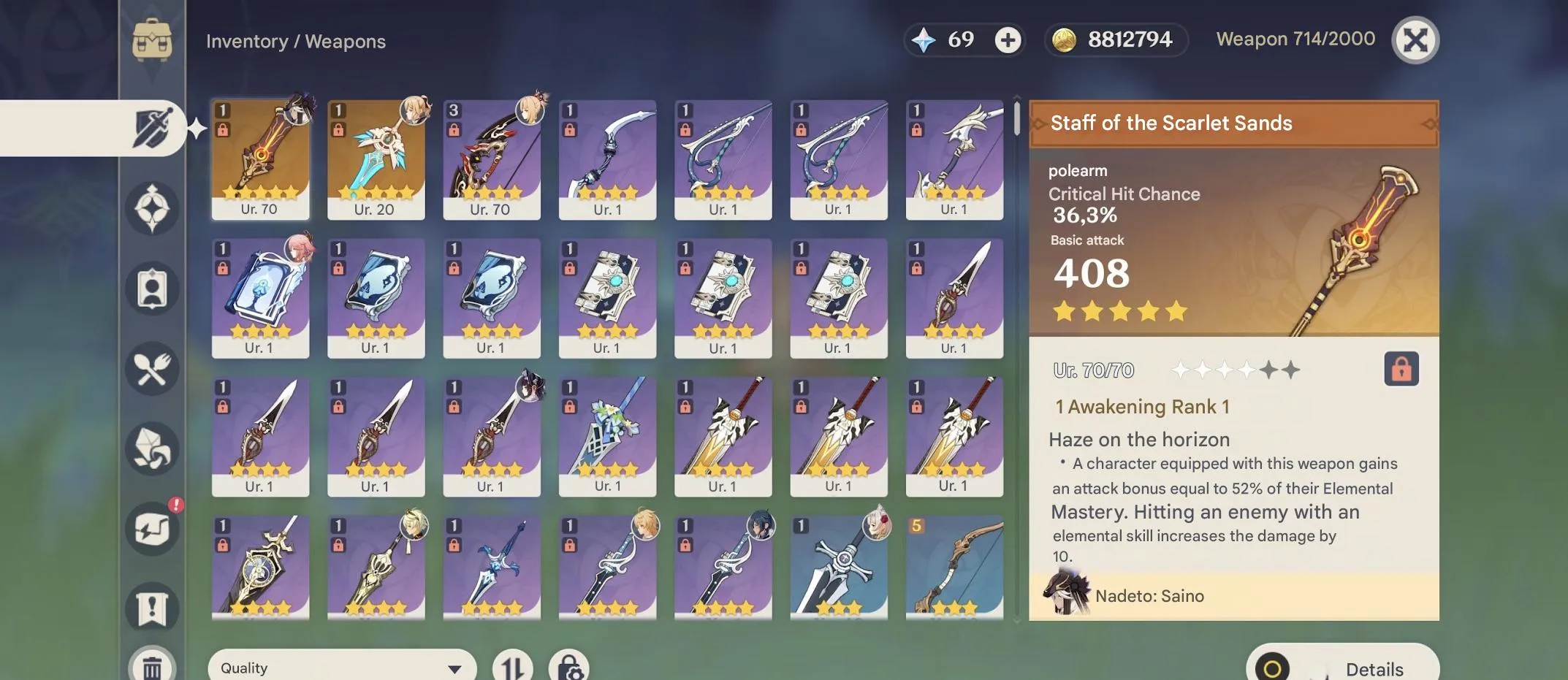The height and width of the screenshot is (680, 1568).
Task: Open the weapon Details button
Action: (1343, 666)
